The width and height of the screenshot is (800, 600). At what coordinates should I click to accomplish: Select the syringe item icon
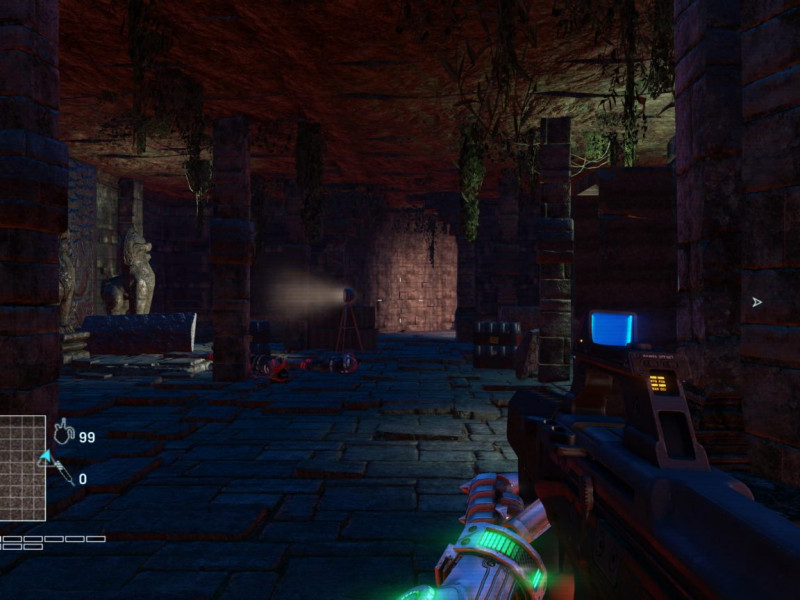coord(63,472)
